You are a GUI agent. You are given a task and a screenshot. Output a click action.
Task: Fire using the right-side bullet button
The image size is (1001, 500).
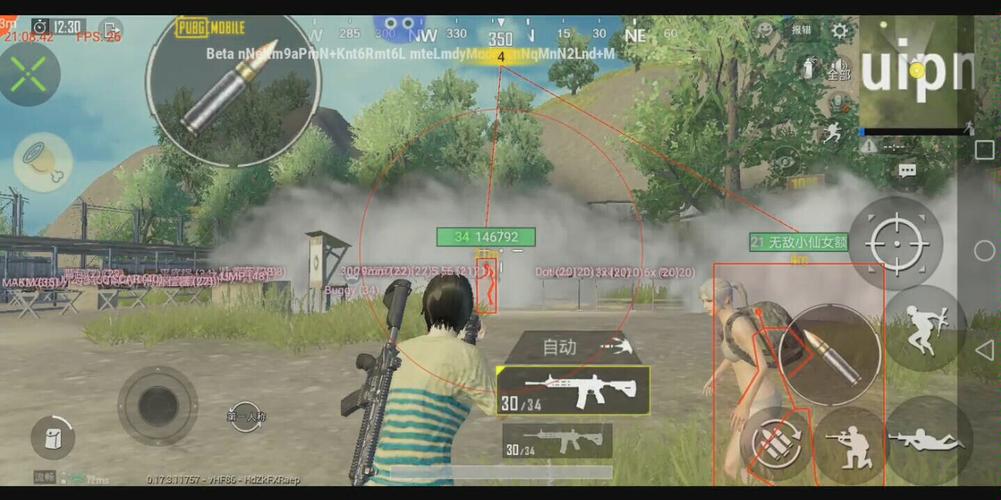(x=829, y=354)
